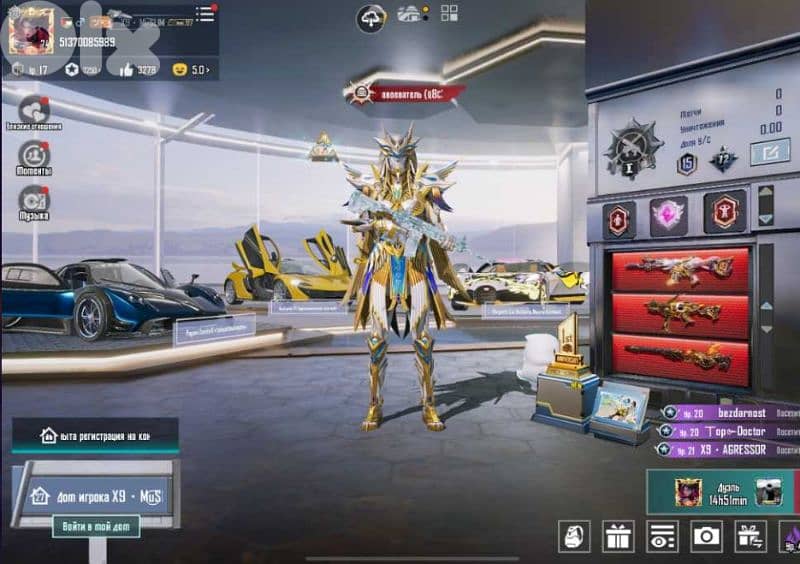Open the top list menu icon
This screenshot has height=564, width=800.
(205, 13)
